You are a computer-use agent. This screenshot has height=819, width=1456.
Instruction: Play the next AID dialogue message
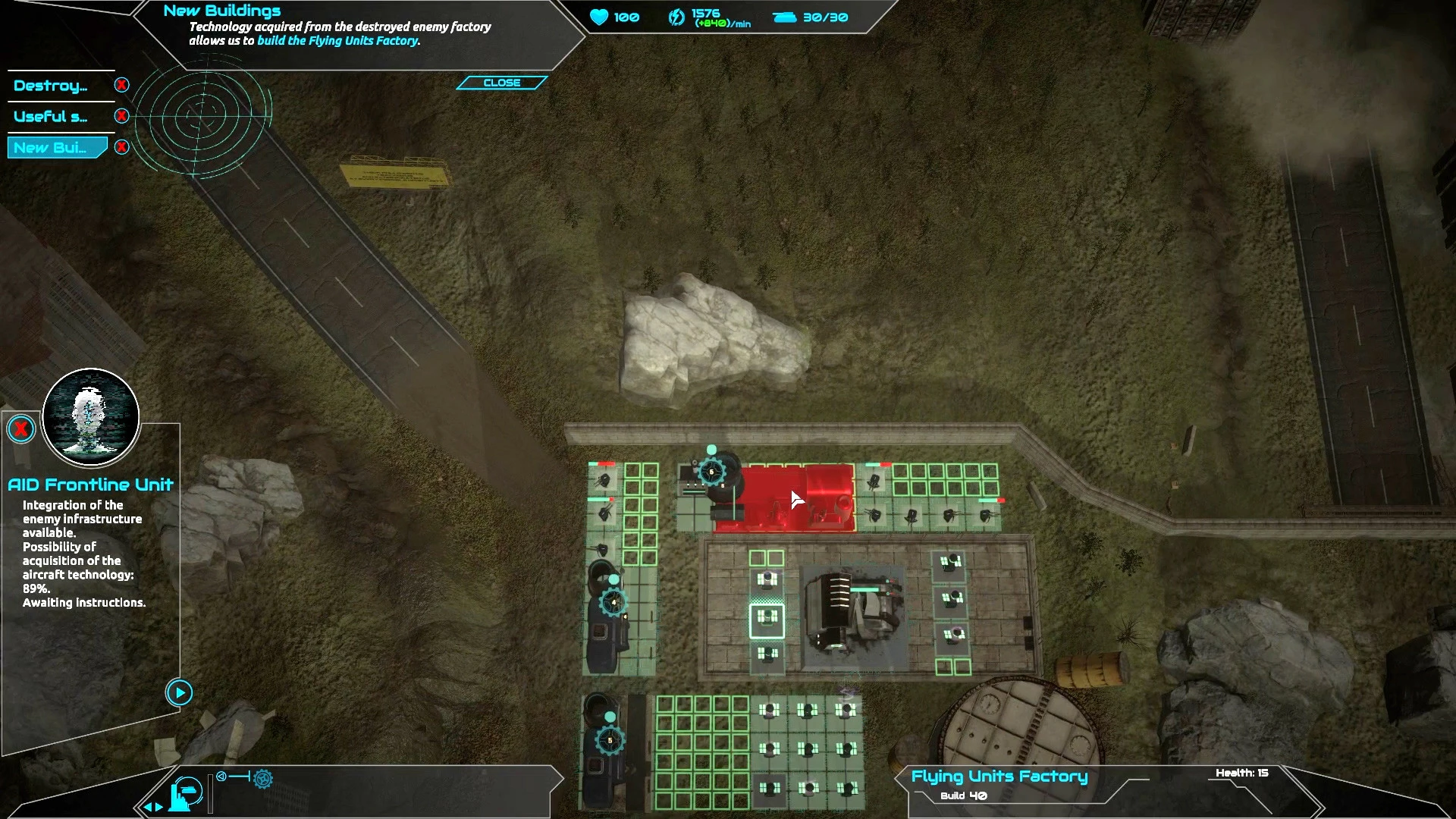[x=180, y=692]
